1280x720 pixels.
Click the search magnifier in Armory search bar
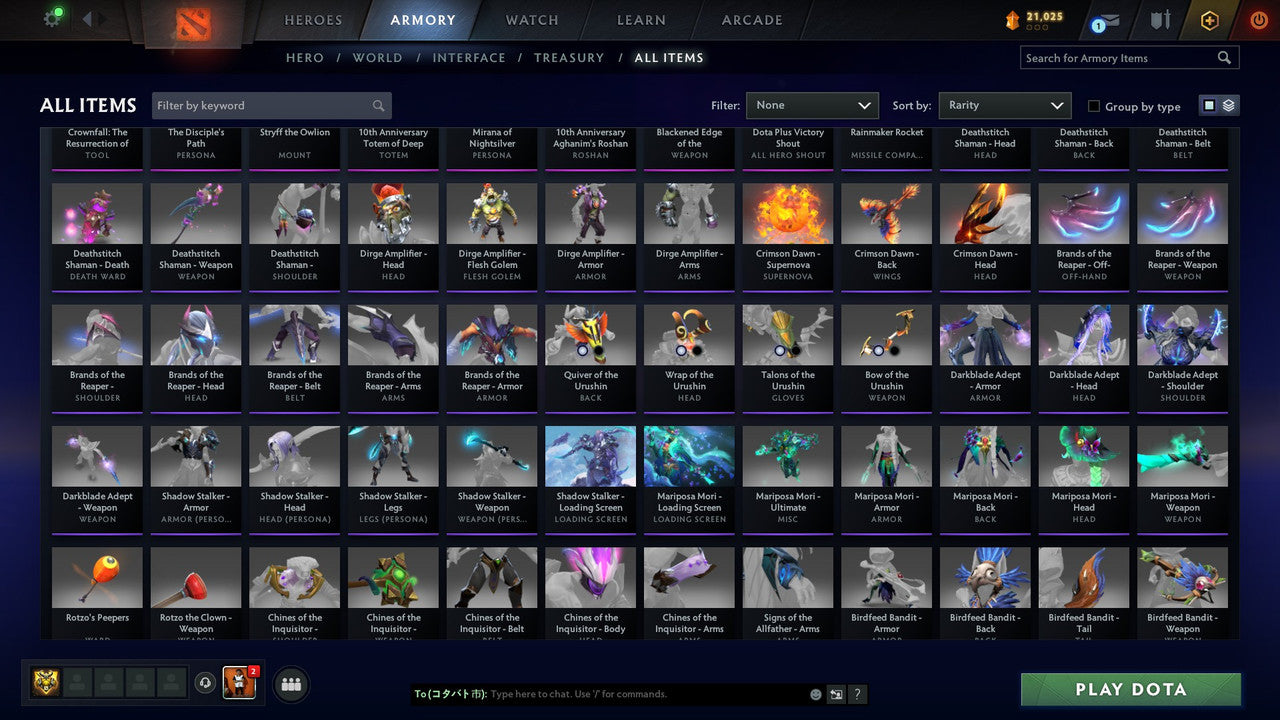click(x=1224, y=57)
